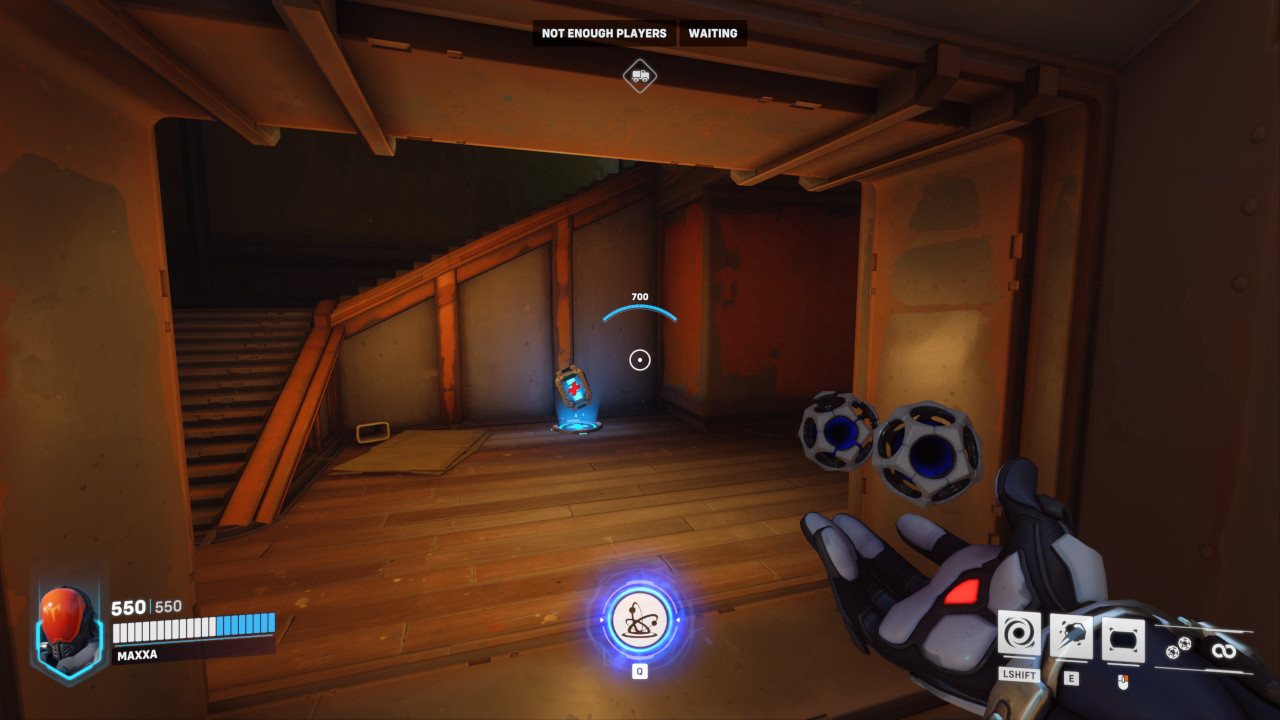Click the NOT ENOUGH PLAYERS banner
1280x720 pixels.
point(604,33)
